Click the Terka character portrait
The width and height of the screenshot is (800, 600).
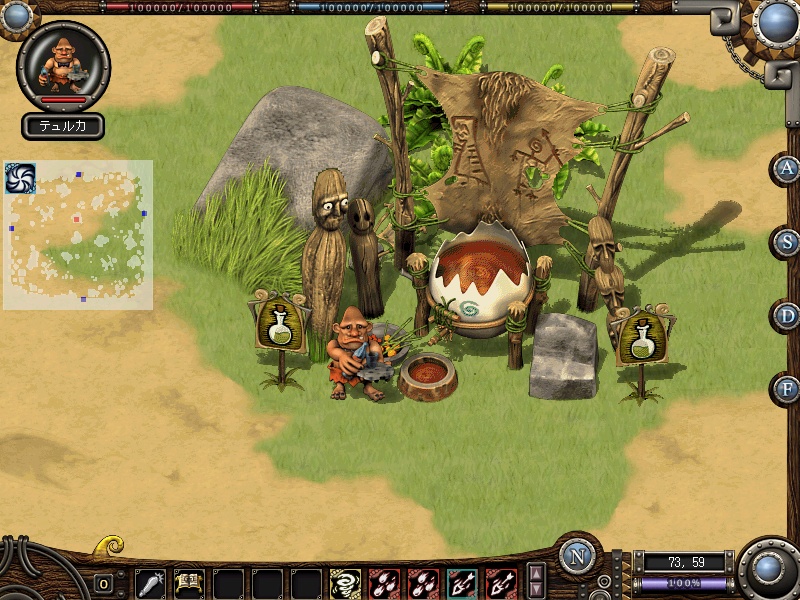click(x=63, y=64)
